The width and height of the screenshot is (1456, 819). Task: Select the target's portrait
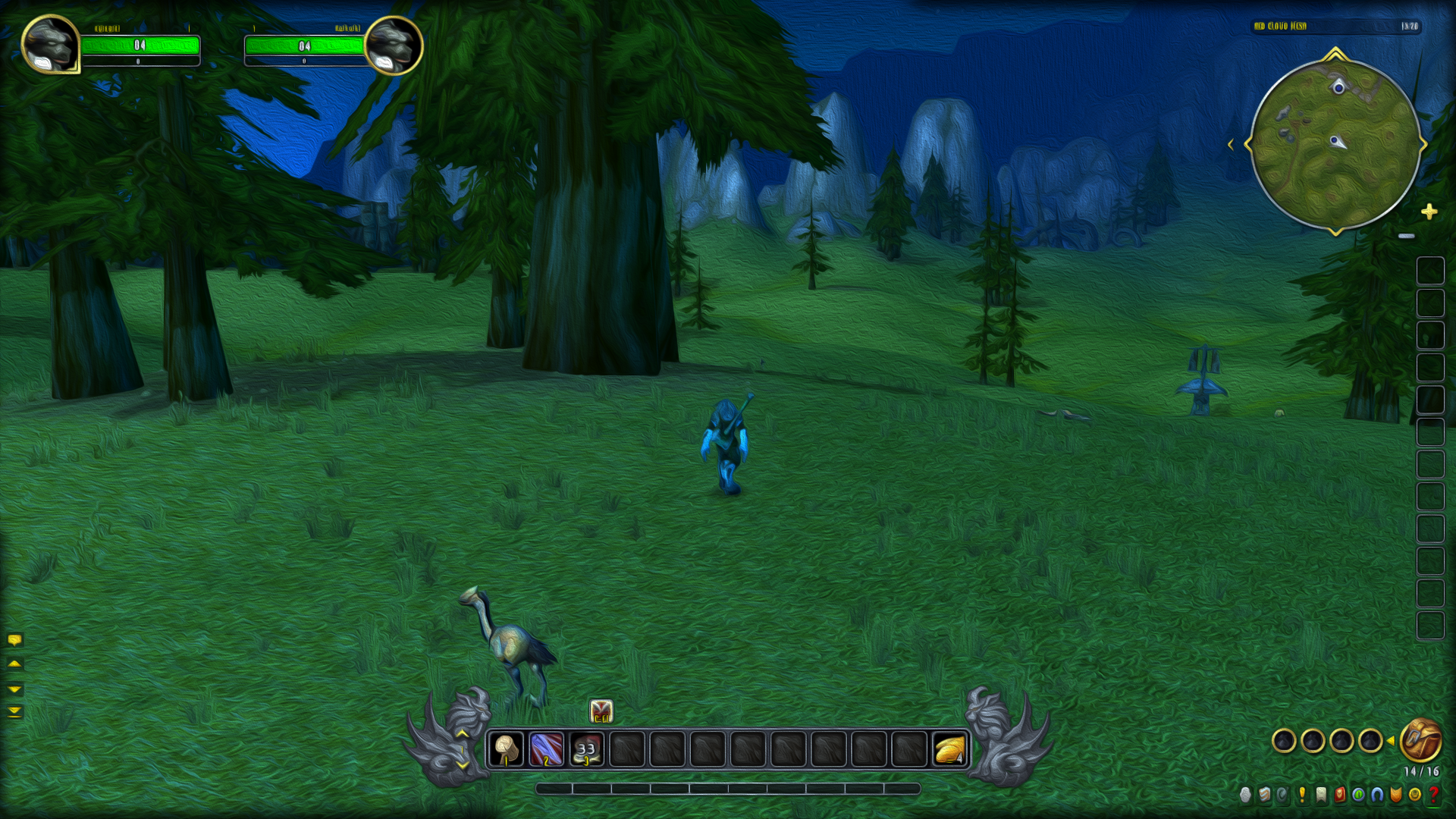point(393,45)
